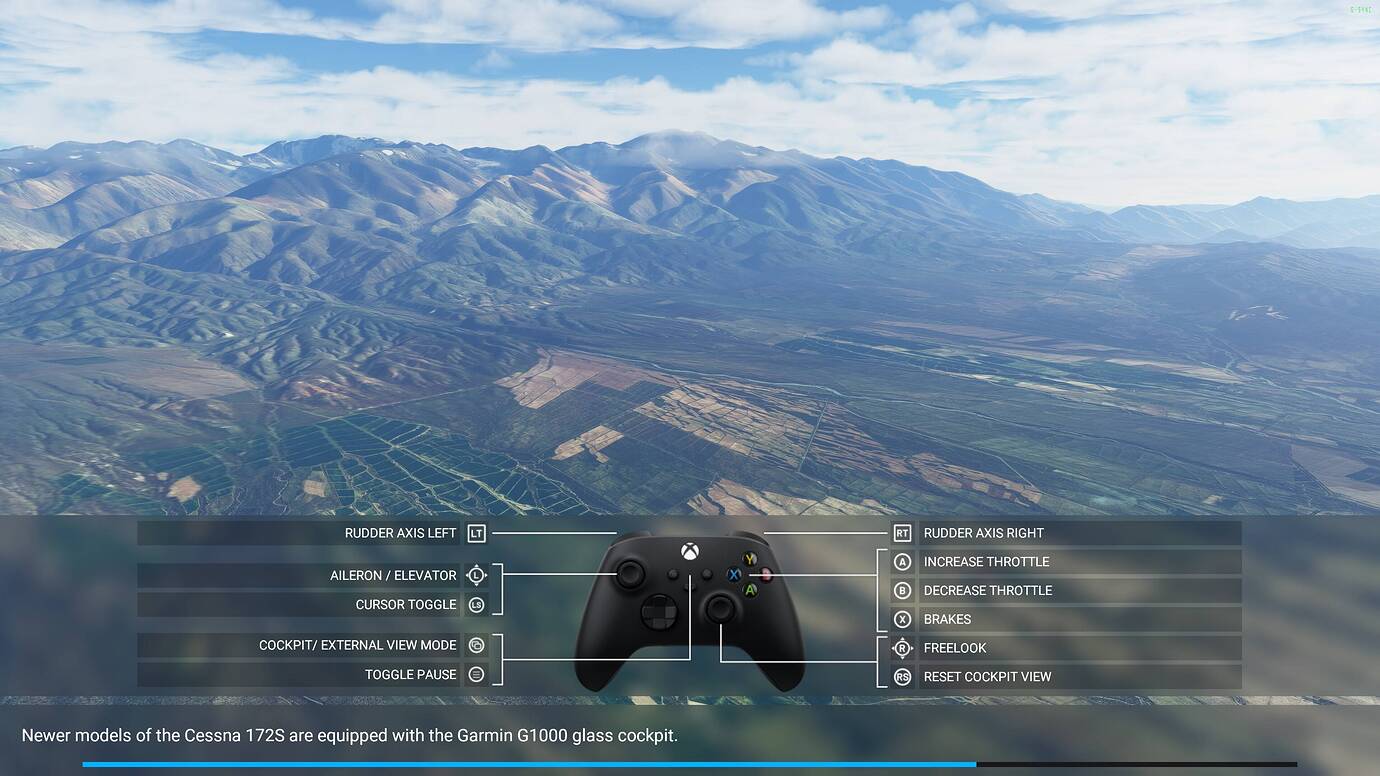
Task: Click the R Freelook stick icon
Action: (903, 647)
